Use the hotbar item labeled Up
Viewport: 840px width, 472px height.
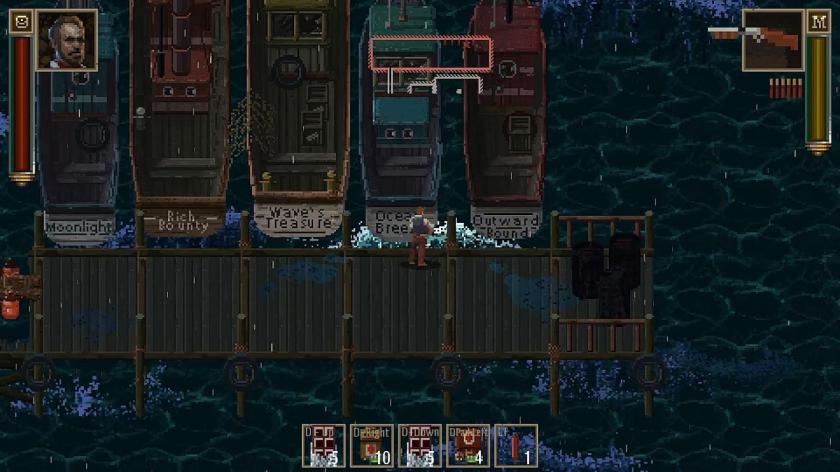[x=324, y=446]
